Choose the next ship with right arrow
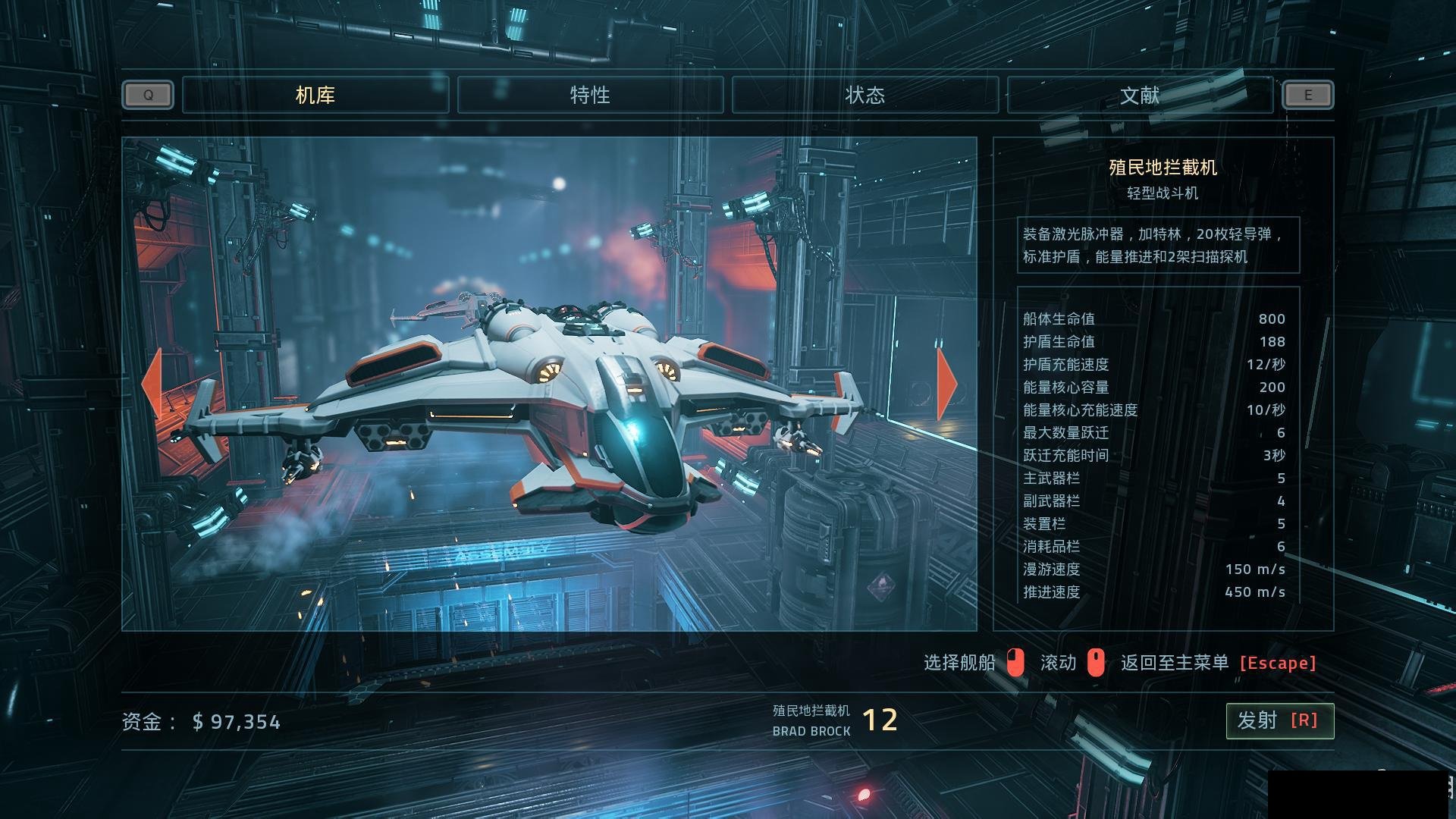Image resolution: width=1456 pixels, height=819 pixels. coord(946,384)
